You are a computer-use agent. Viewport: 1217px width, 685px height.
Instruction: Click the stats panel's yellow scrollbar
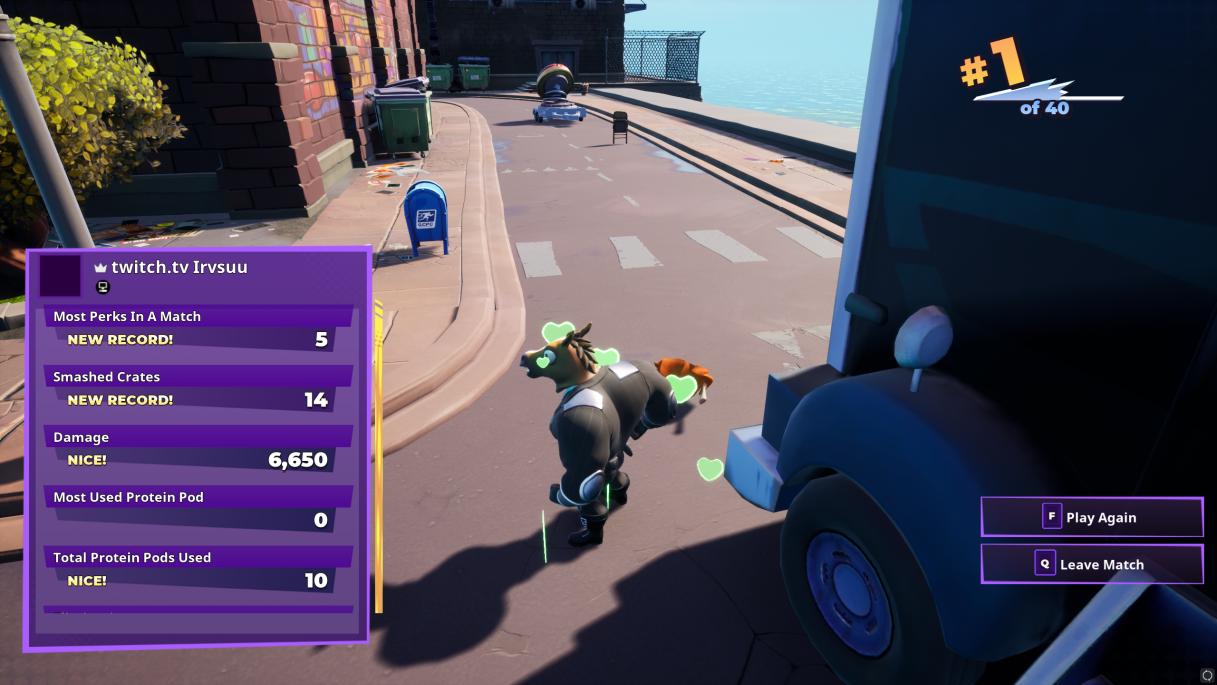379,455
